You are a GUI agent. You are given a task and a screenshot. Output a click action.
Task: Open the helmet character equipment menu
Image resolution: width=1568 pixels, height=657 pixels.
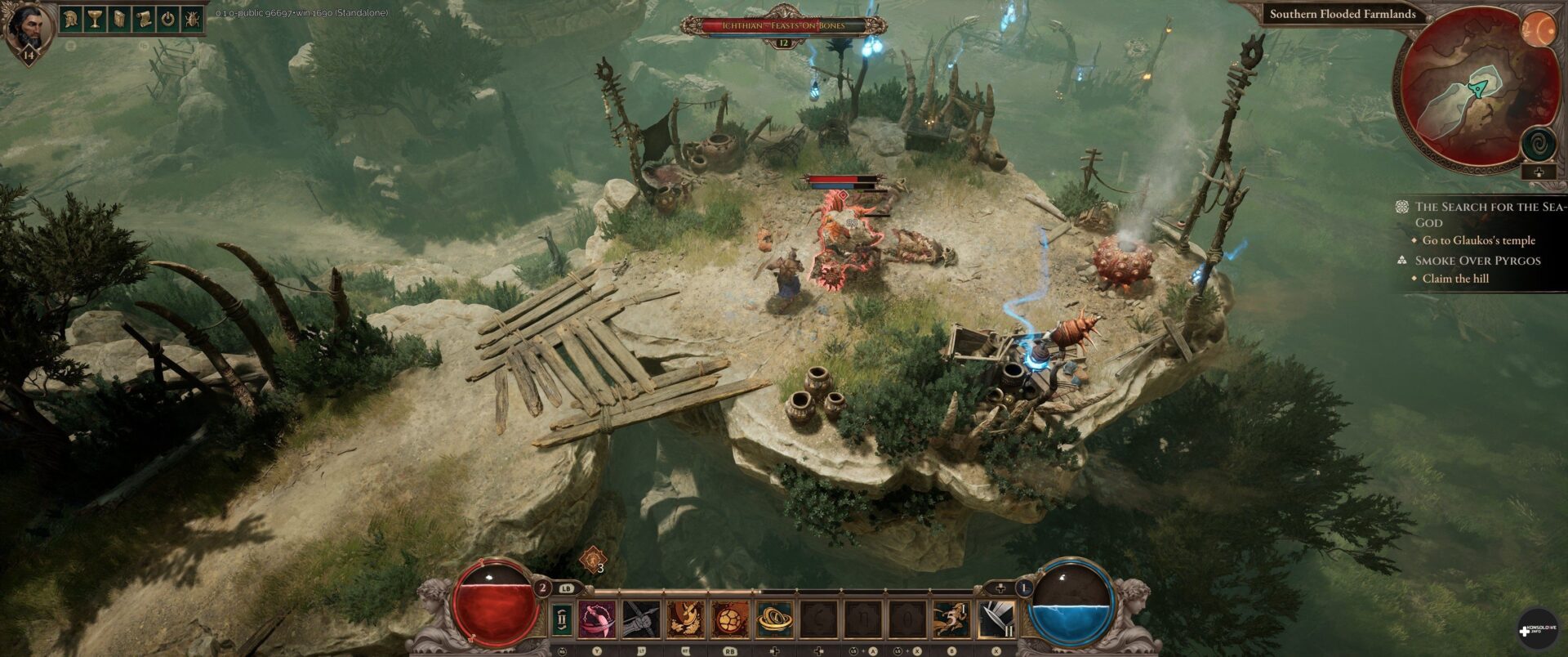coord(71,19)
